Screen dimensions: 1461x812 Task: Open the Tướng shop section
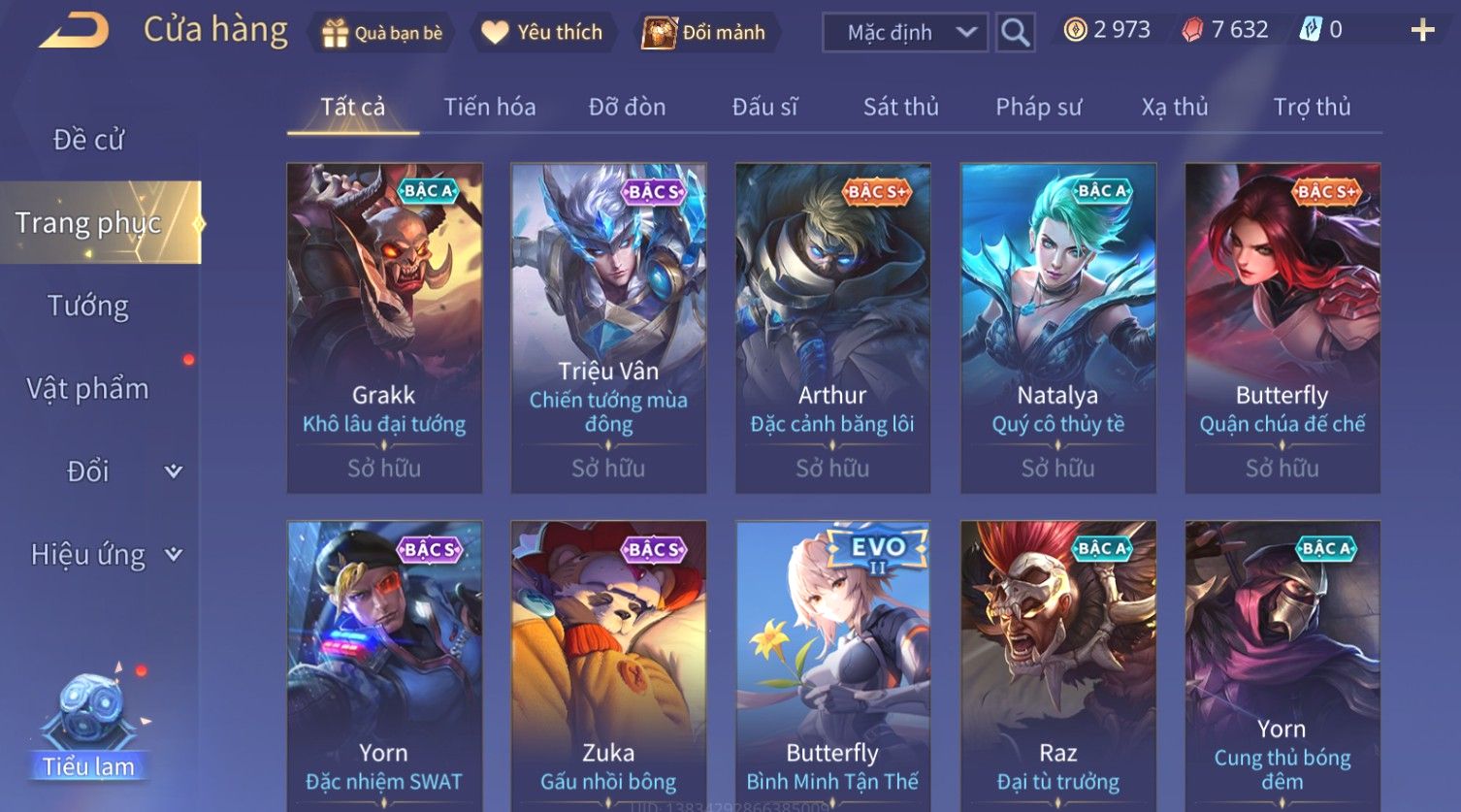point(88,306)
